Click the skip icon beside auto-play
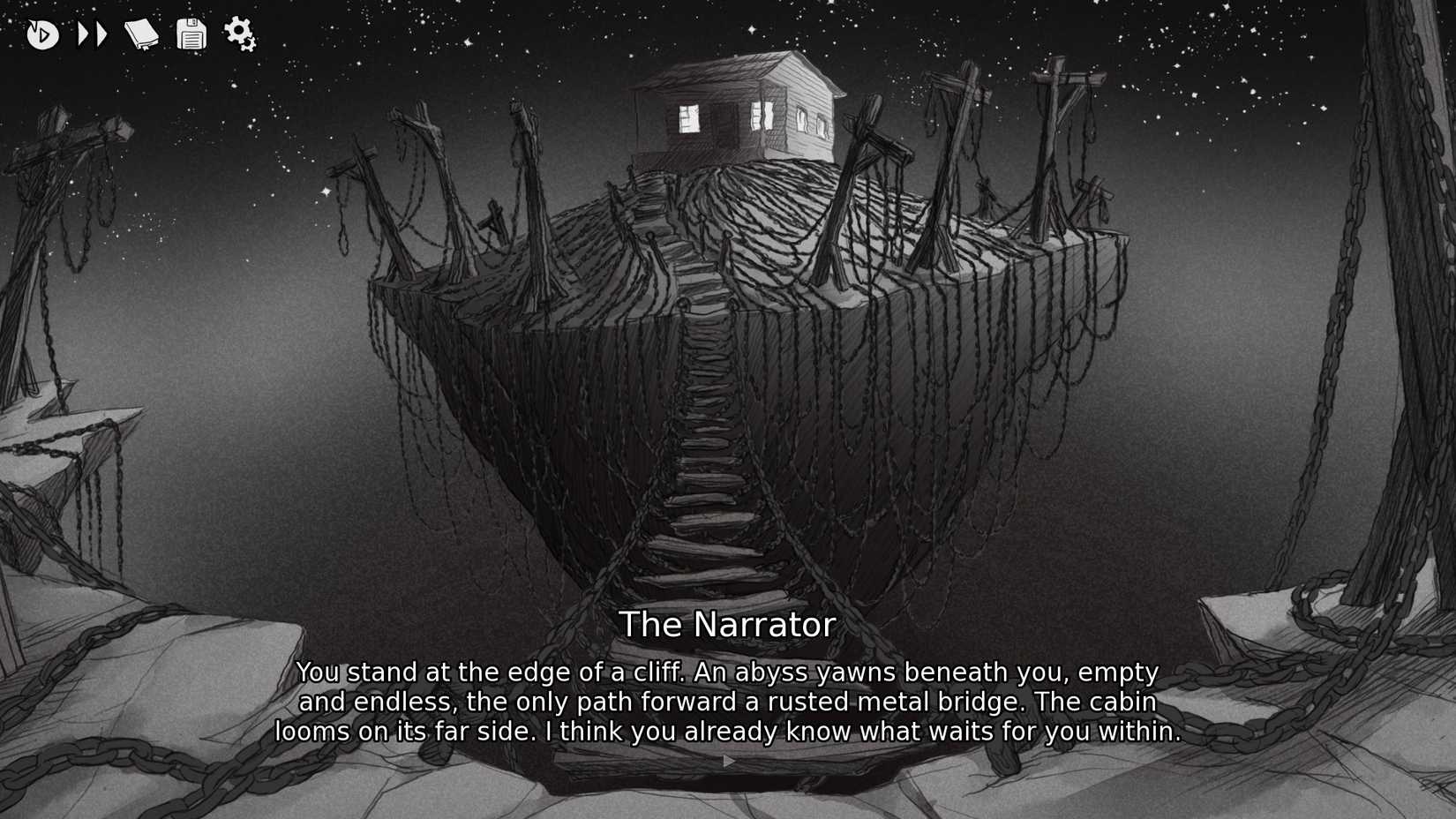Viewport: 1456px width, 819px height. coord(92,34)
